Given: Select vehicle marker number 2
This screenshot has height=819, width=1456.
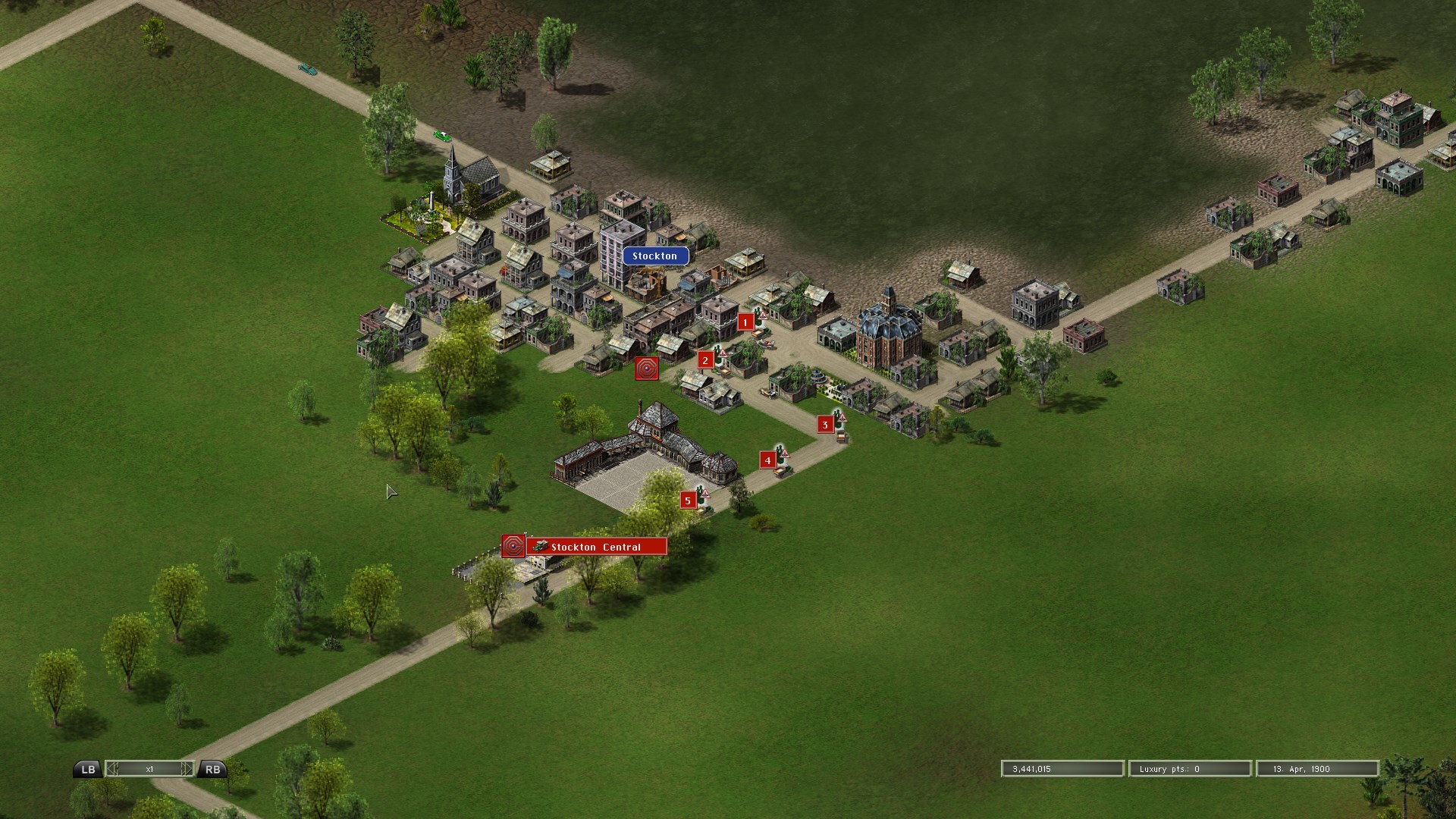Looking at the screenshot, I should [705, 360].
